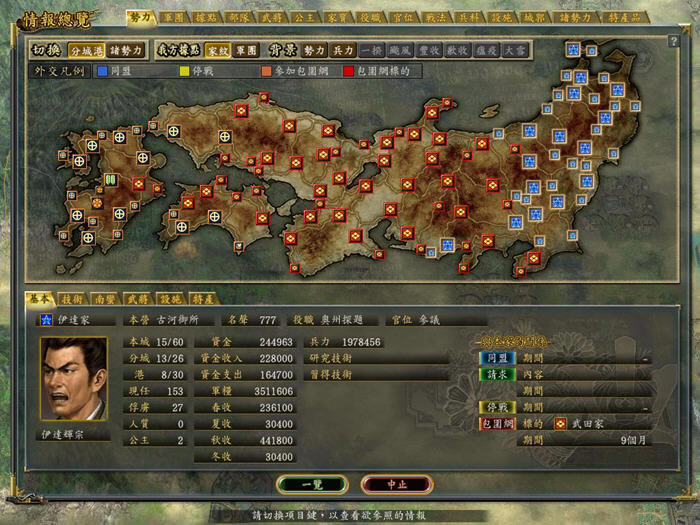The width and height of the screenshot is (700, 525).
Task: Show the 官位 tab
Action: pyautogui.click(x=403, y=17)
